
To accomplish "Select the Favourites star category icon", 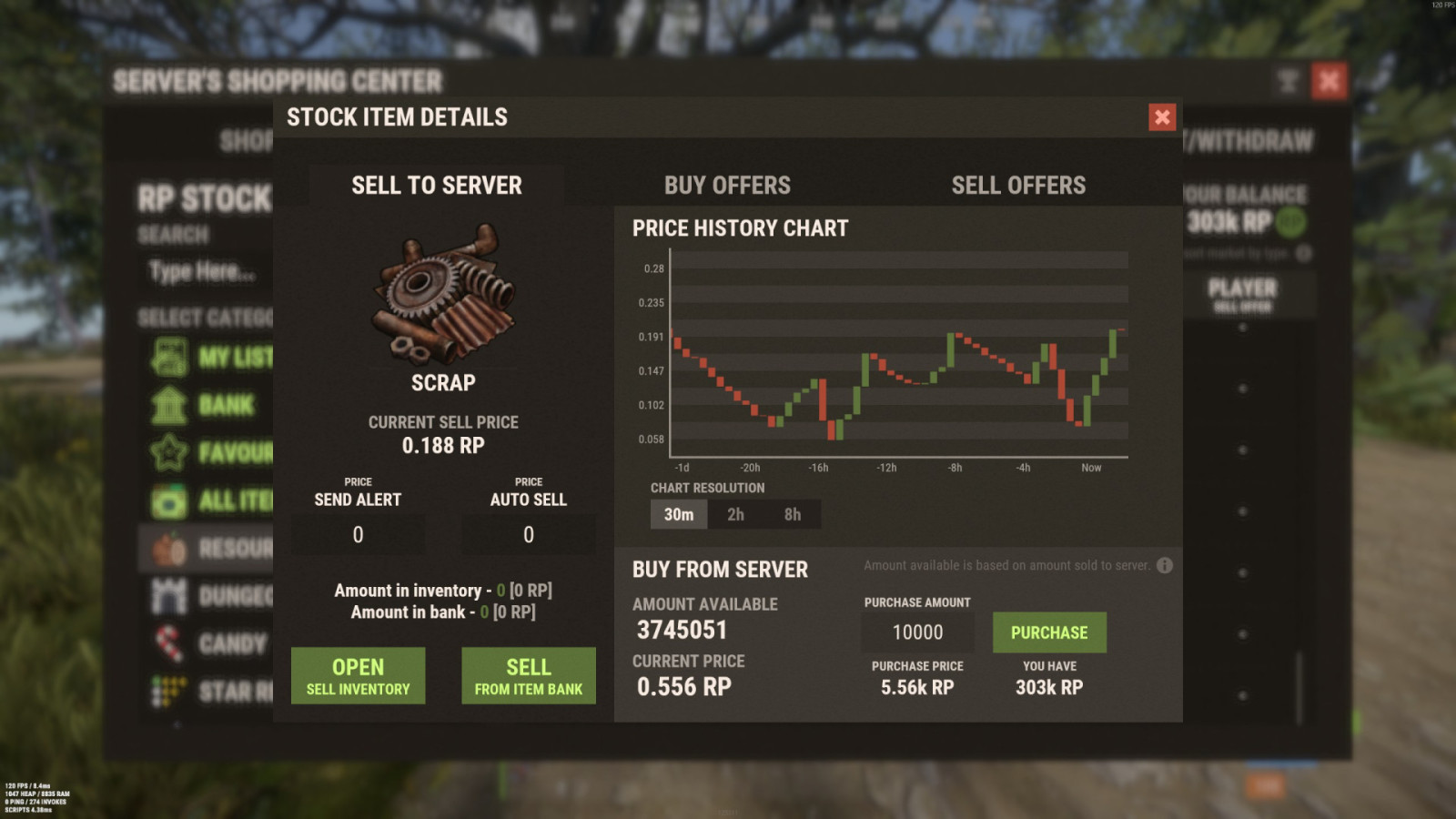I will (169, 451).
